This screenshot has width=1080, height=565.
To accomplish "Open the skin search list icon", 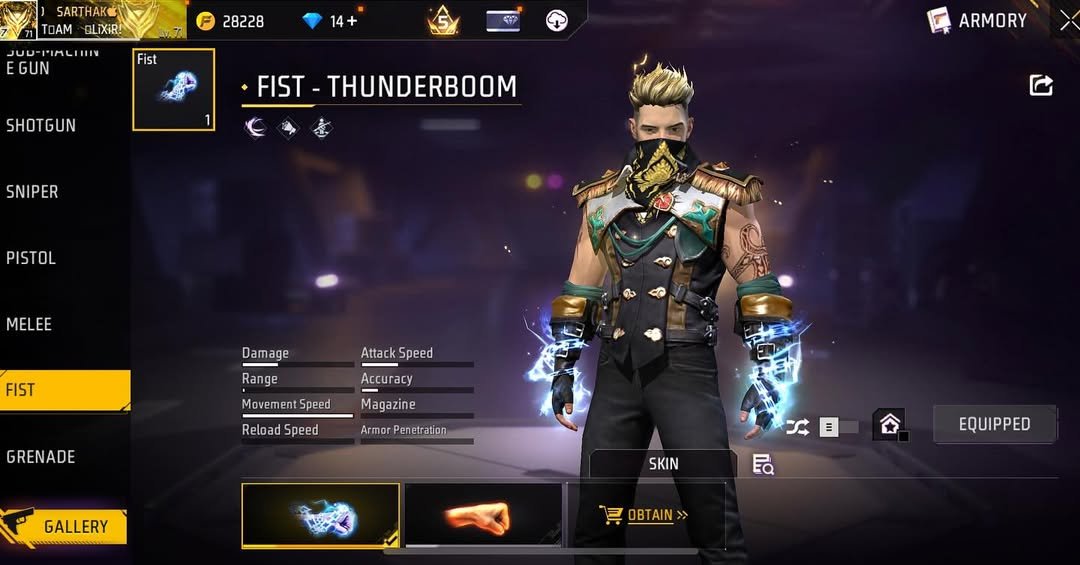I will pos(763,464).
